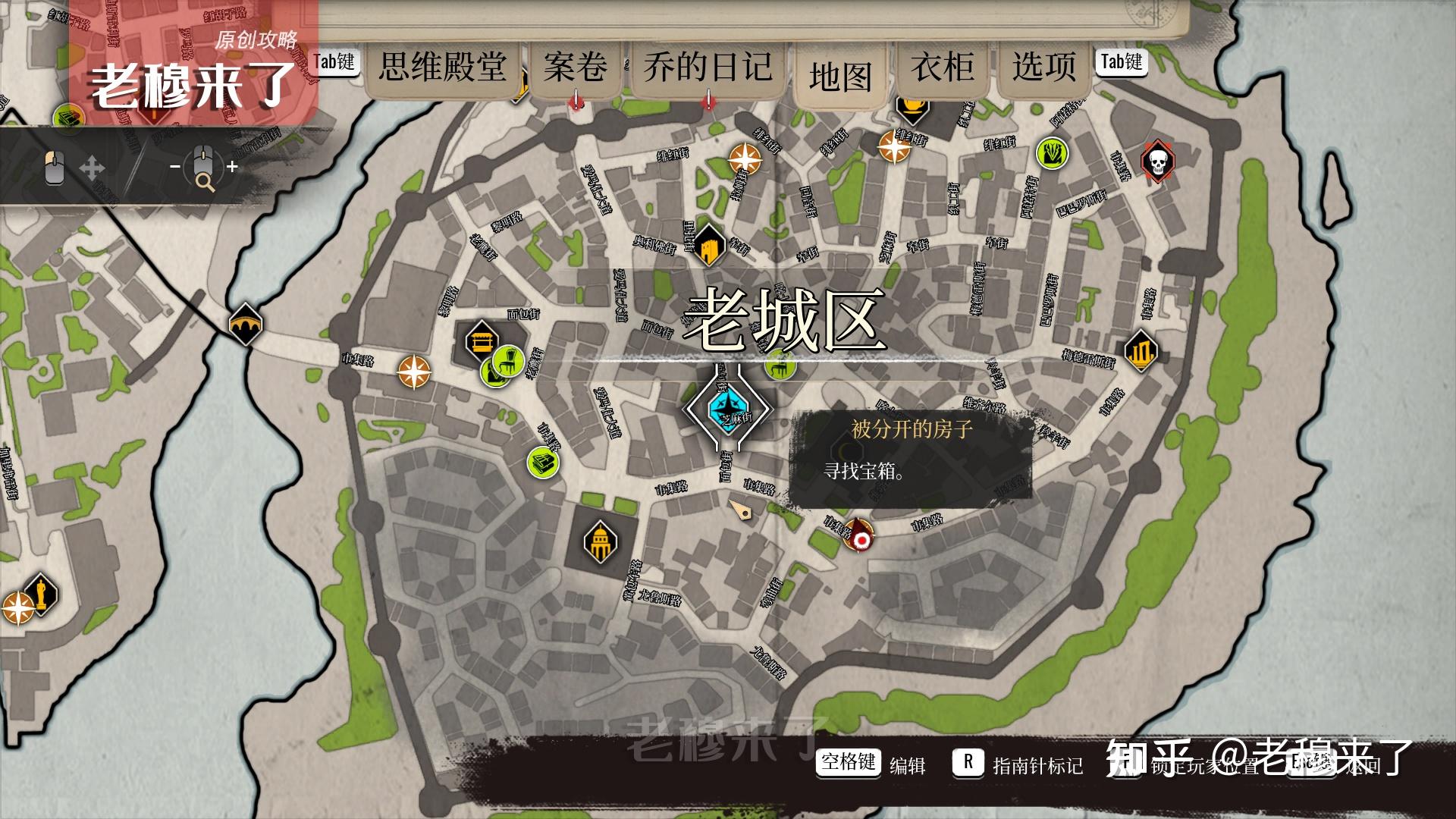Choose the castle tower landmark marker
The width and height of the screenshot is (1456, 819).
coord(709,246)
